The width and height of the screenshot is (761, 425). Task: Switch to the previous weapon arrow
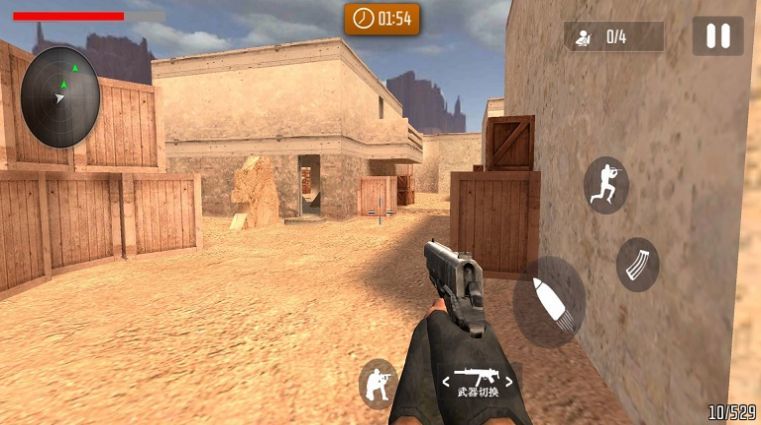pos(446,381)
